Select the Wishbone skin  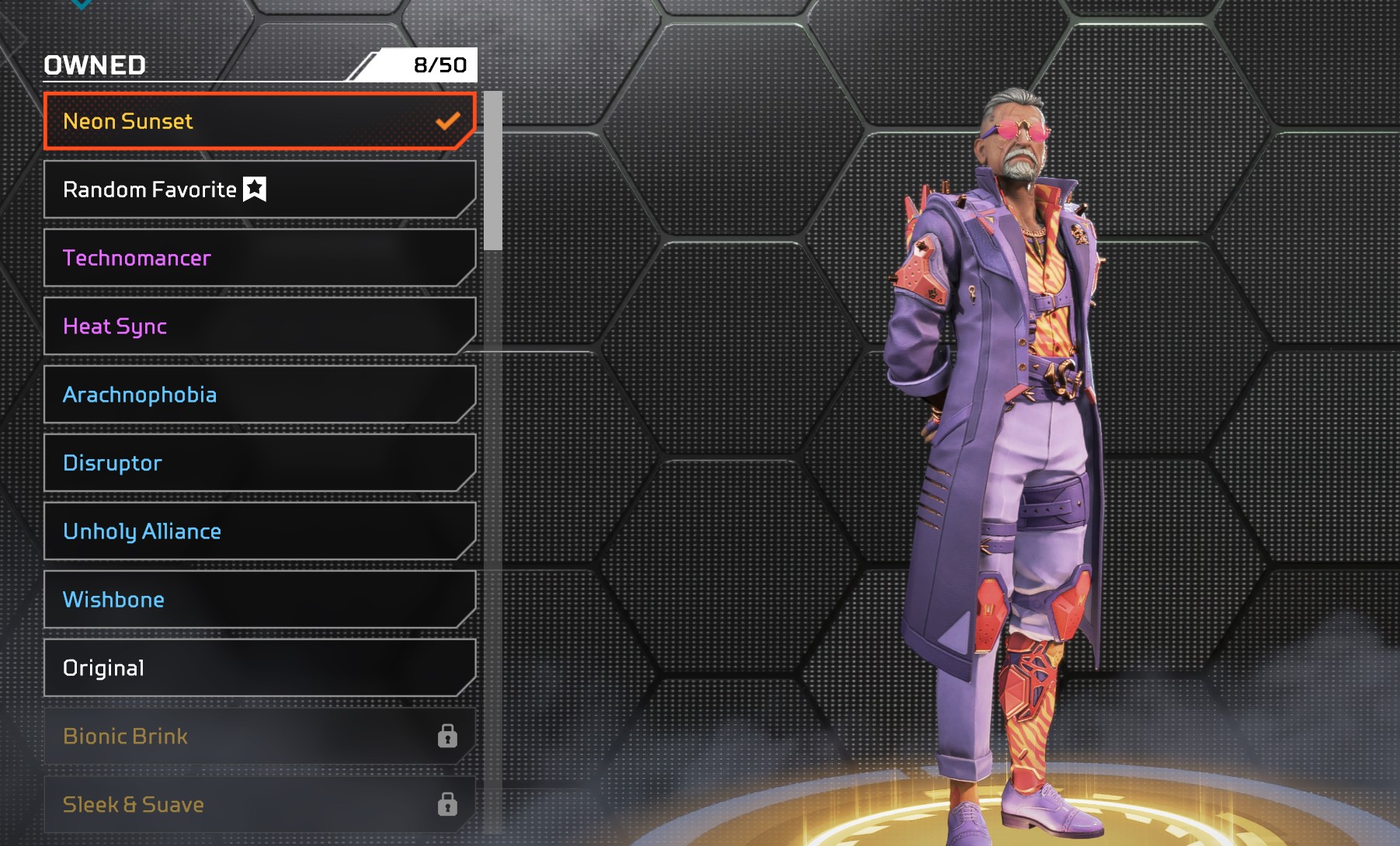[259, 600]
